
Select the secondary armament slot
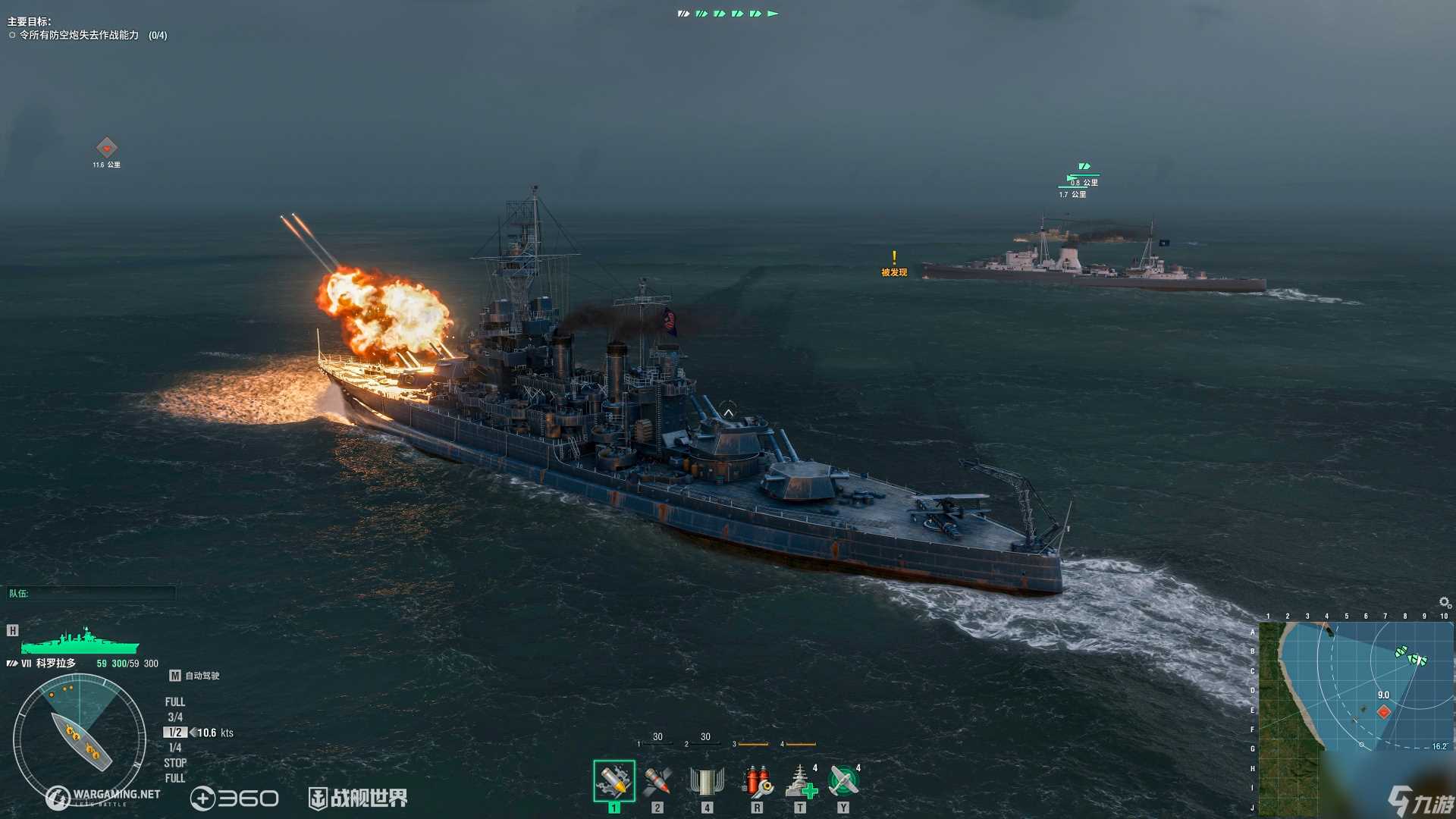tap(707, 781)
